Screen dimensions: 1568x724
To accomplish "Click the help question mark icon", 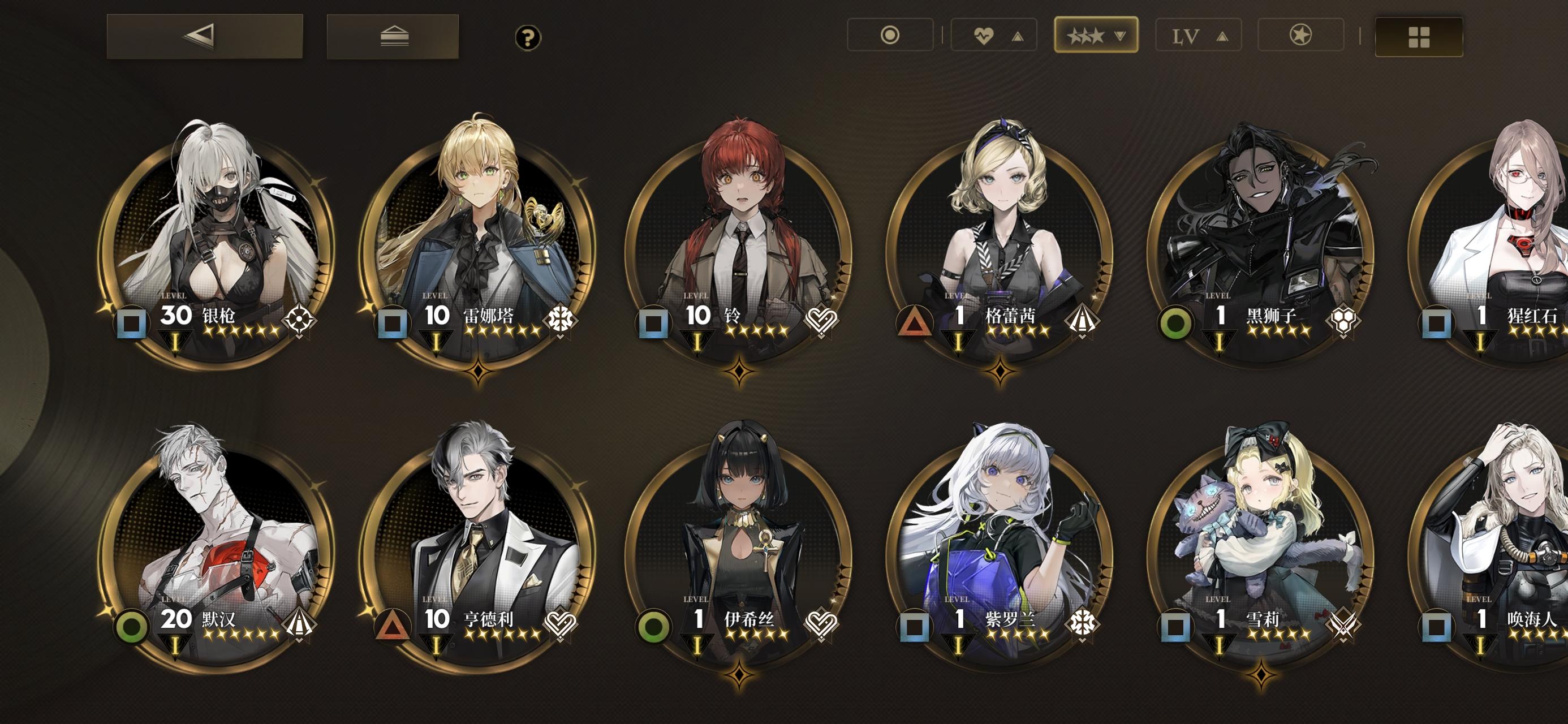I will pos(527,38).
